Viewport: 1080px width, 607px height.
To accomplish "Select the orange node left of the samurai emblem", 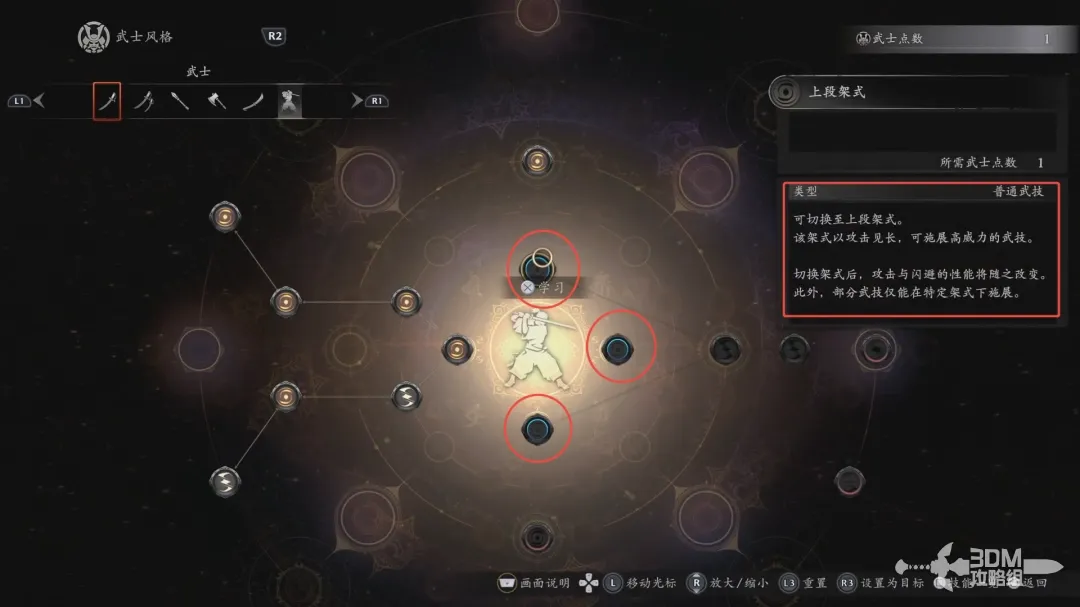I will coord(457,348).
